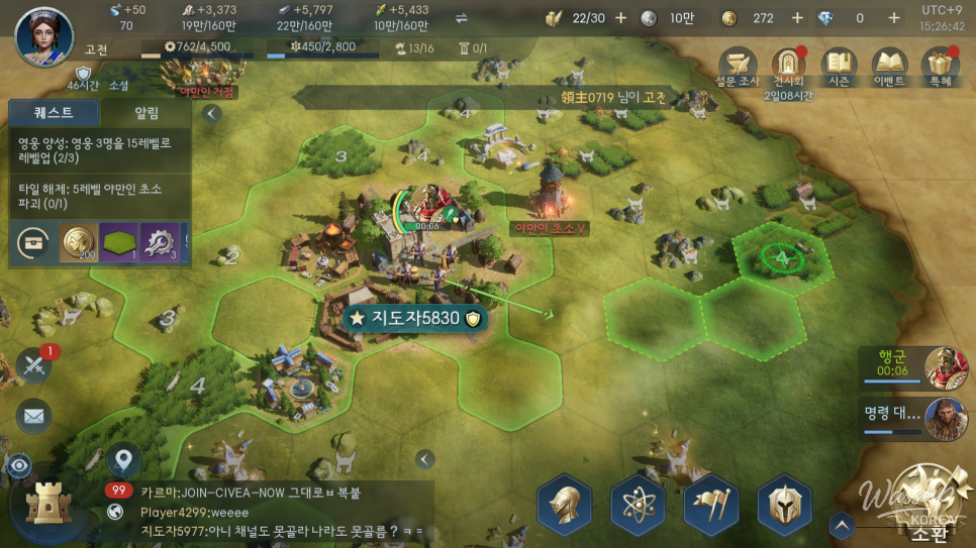Open the crossed swords battle icon
The height and width of the screenshot is (548, 976).
tap(34, 366)
